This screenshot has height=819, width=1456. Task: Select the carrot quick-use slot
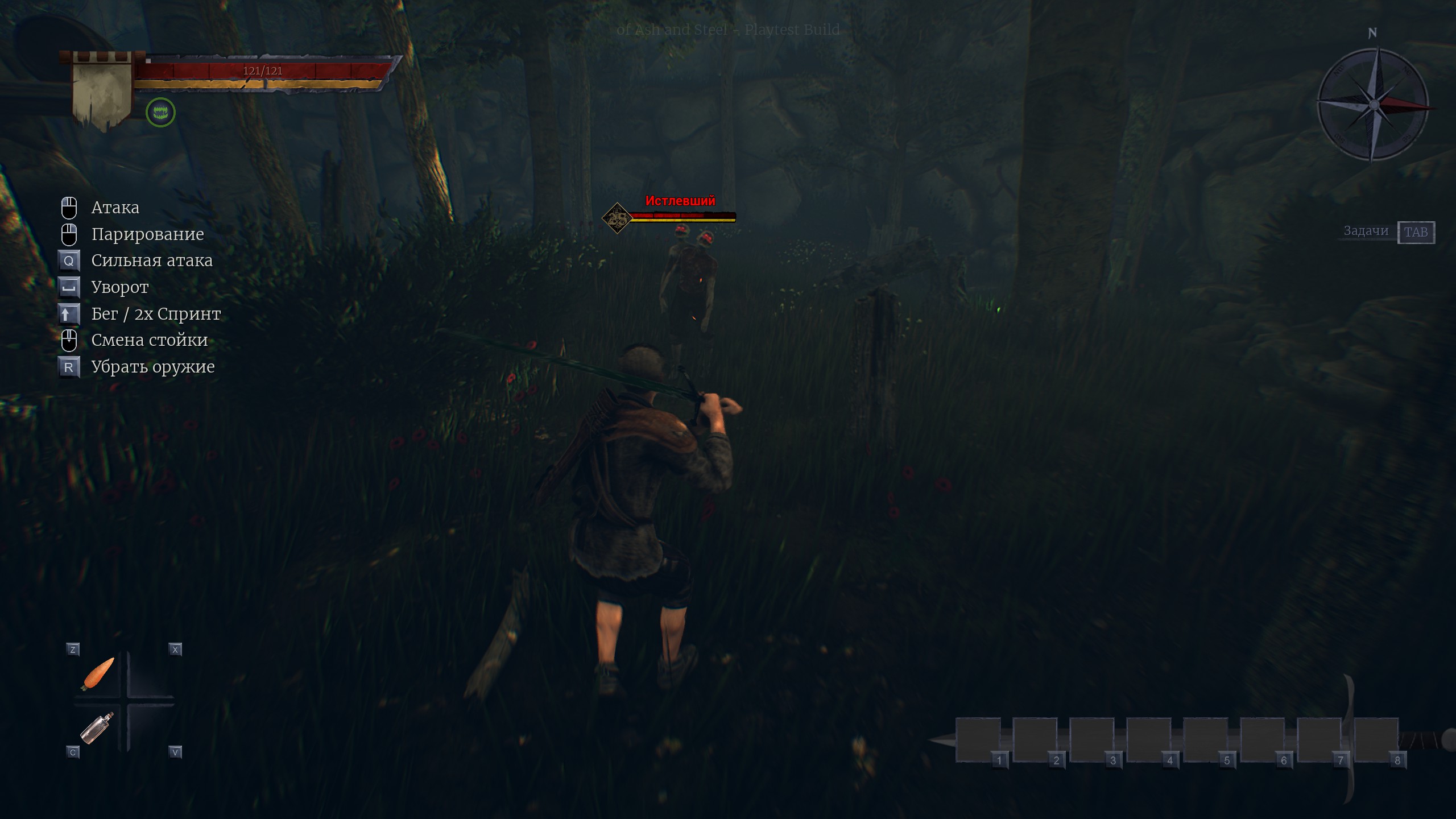pos(98,673)
